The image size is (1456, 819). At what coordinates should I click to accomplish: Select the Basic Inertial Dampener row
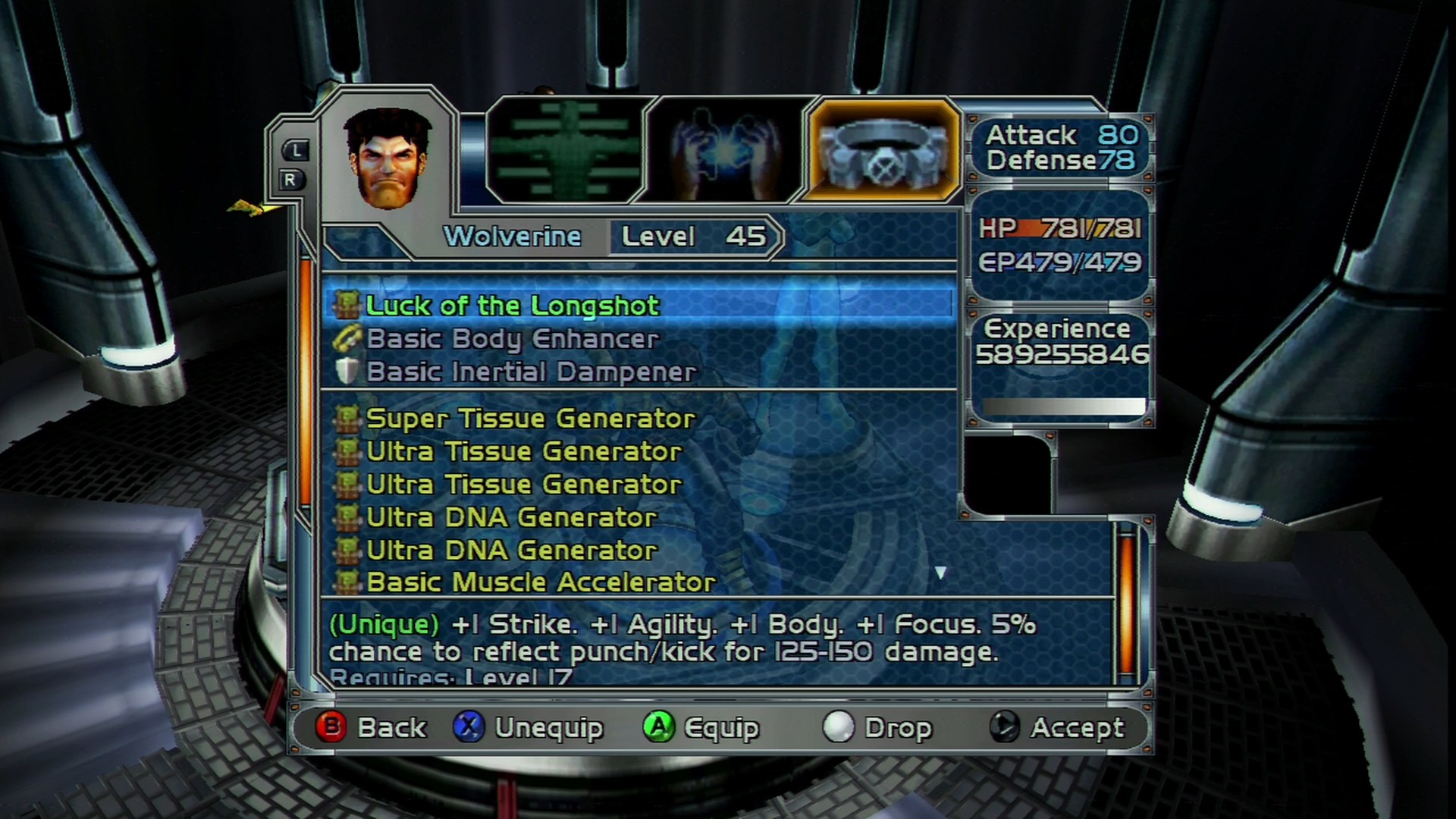(x=531, y=372)
